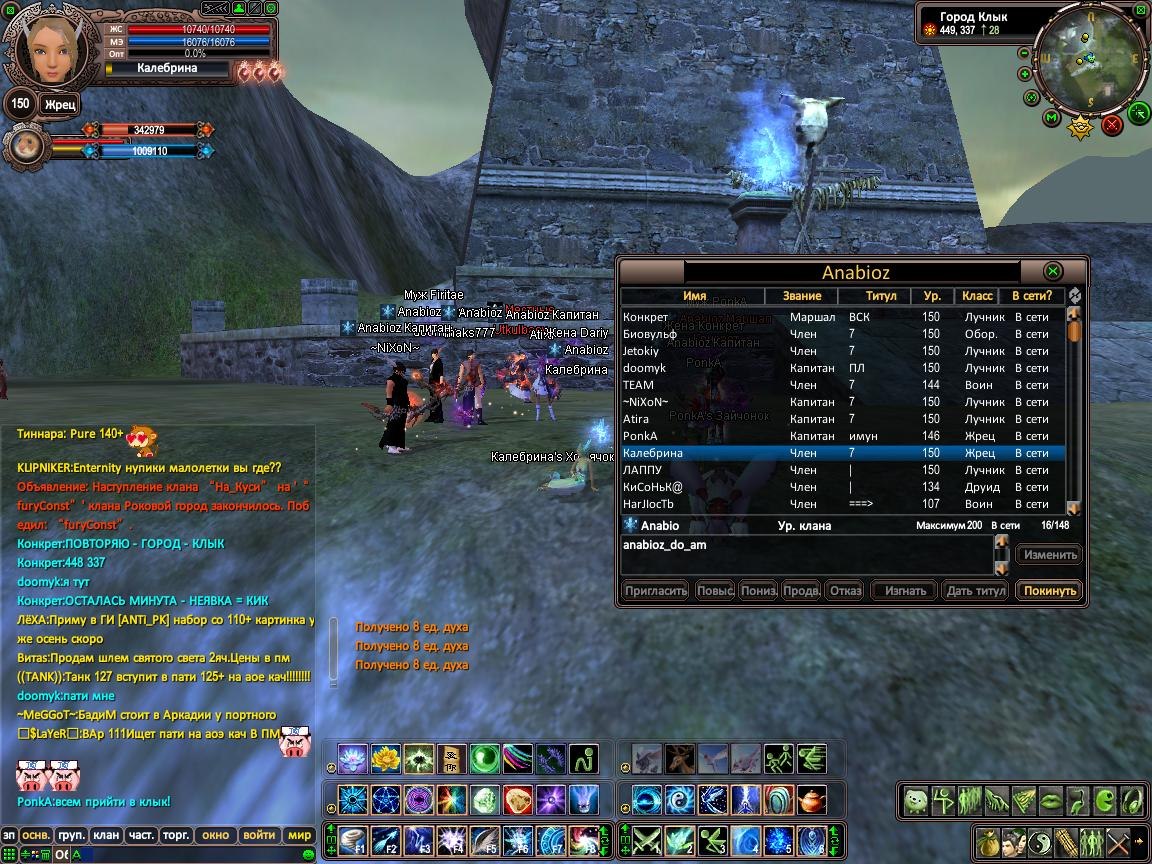Switch chat to the "клан" tab
Image resolution: width=1152 pixels, height=864 pixels.
click(106, 835)
